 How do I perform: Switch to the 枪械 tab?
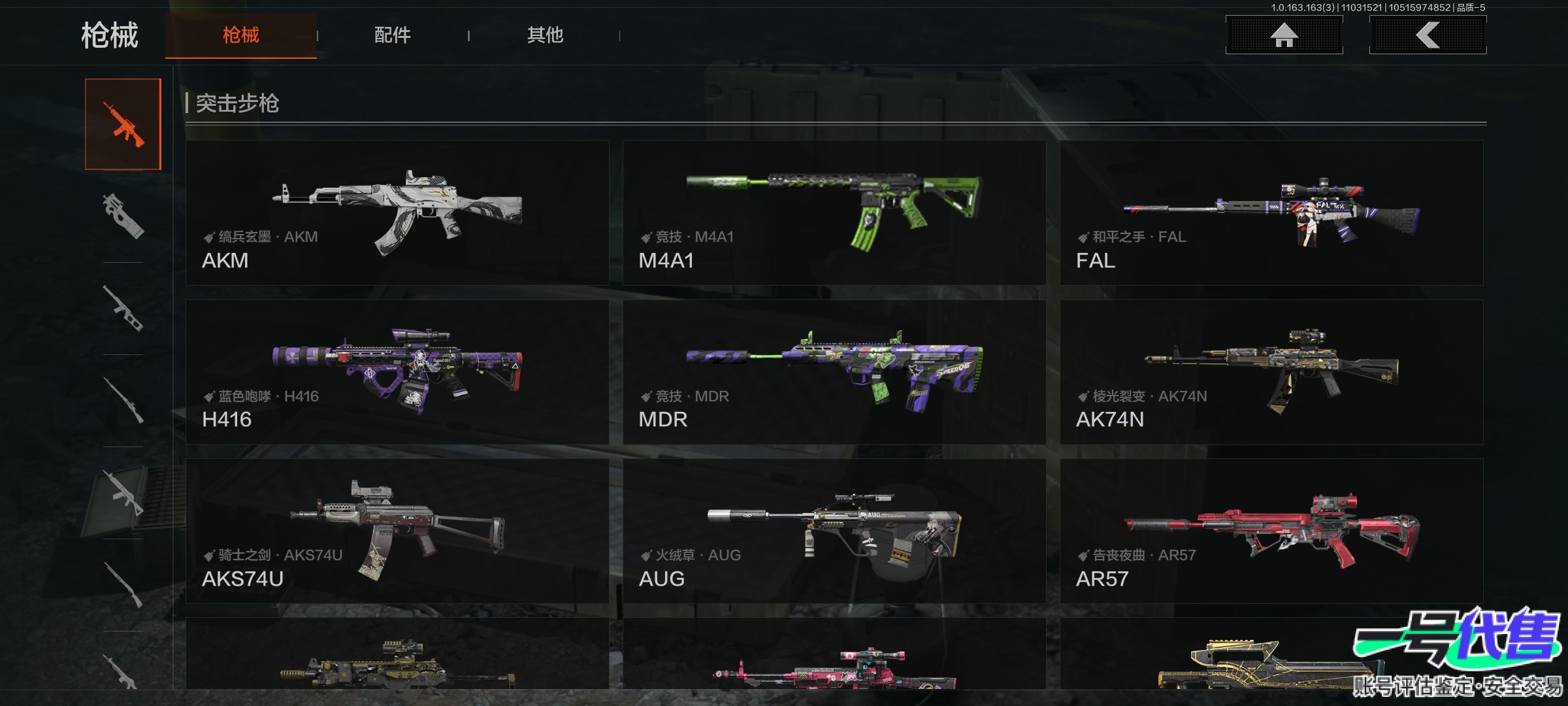click(240, 35)
